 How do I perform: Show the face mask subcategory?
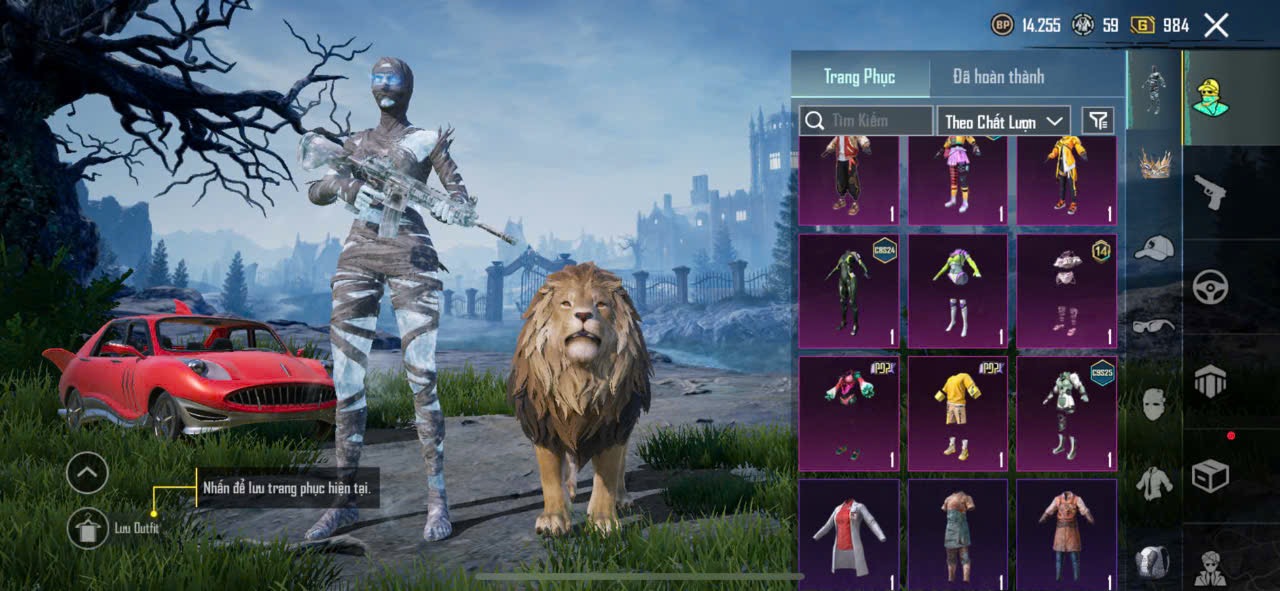(x=1154, y=404)
